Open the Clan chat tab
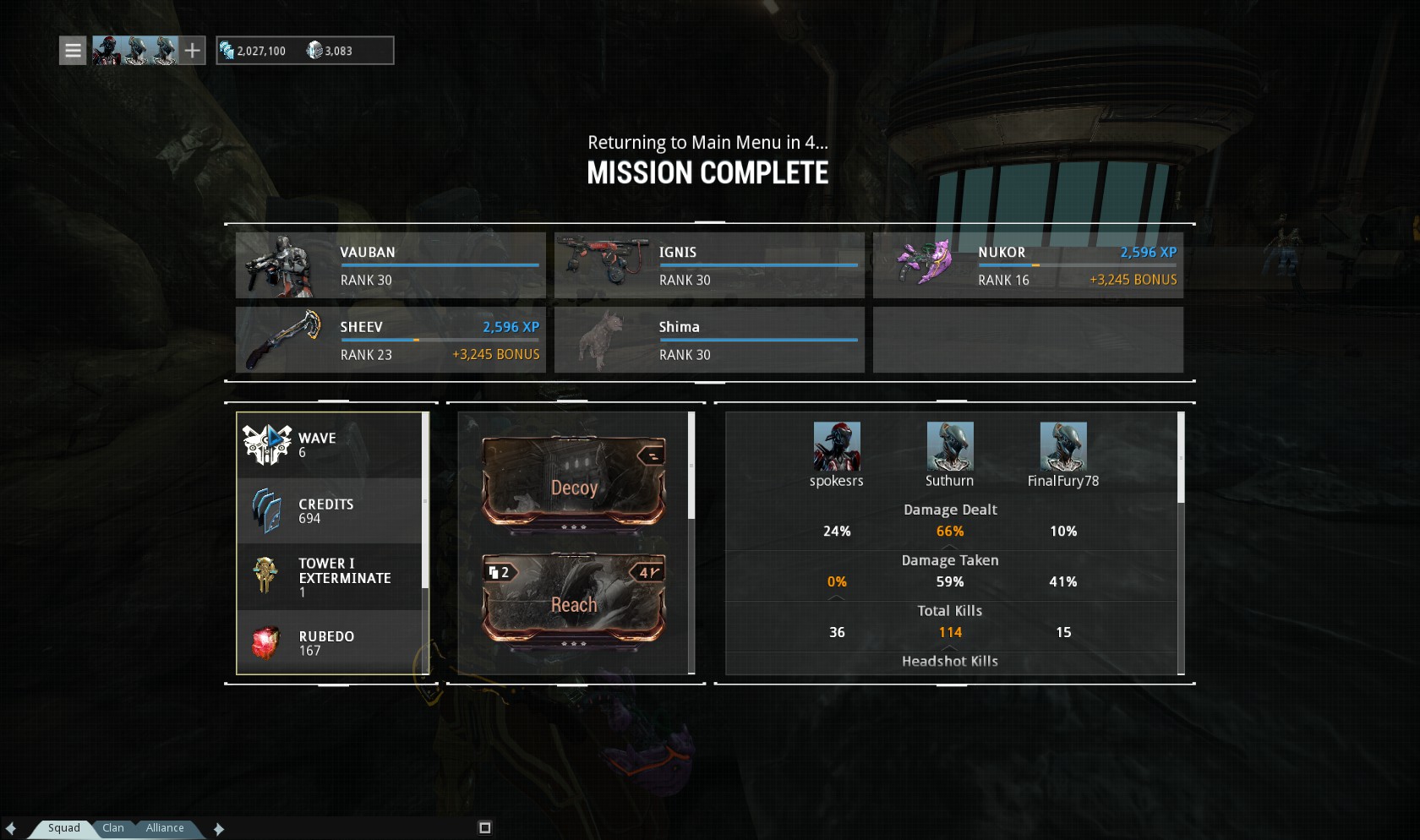This screenshot has width=1420, height=840. tap(113, 828)
